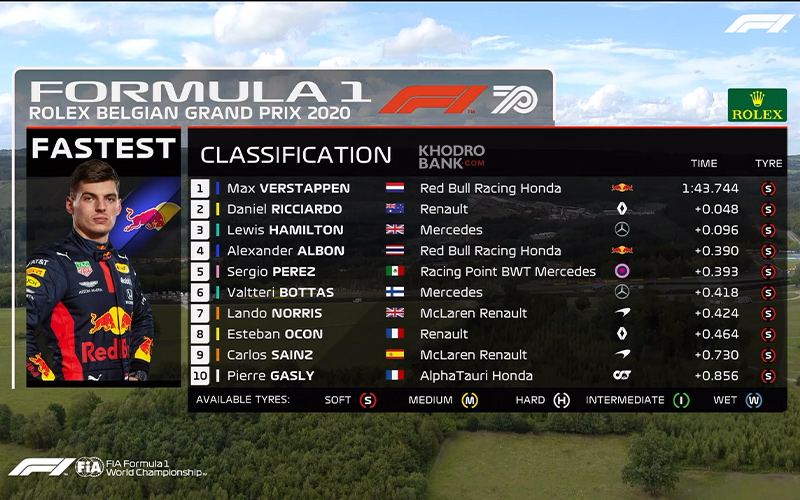Choose the Intermediate tyre legend icon
Screen dimensions: 800x500
pyautogui.click(x=681, y=400)
